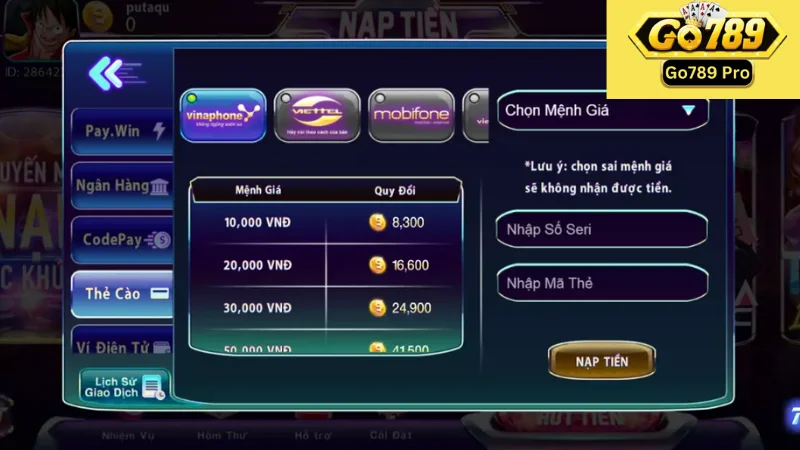Go back using the double-arrow button
The height and width of the screenshot is (450, 800).
[x=112, y=72]
